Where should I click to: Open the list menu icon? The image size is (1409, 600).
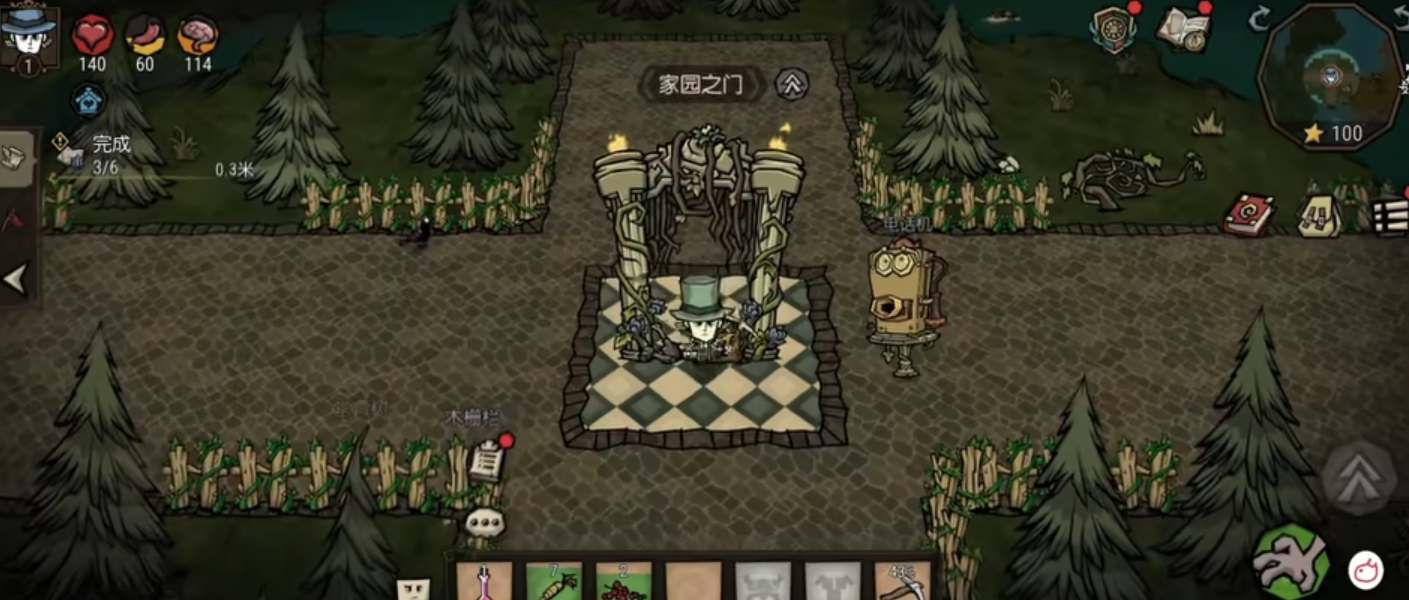click(x=1390, y=215)
